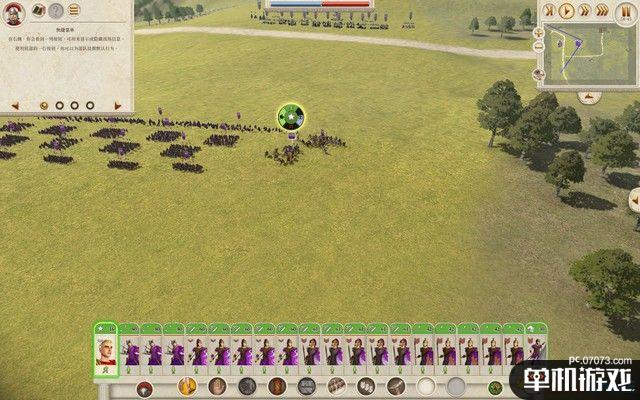Set battle speed to triple fast-forward
This screenshot has width=640, height=400.
point(604,11)
